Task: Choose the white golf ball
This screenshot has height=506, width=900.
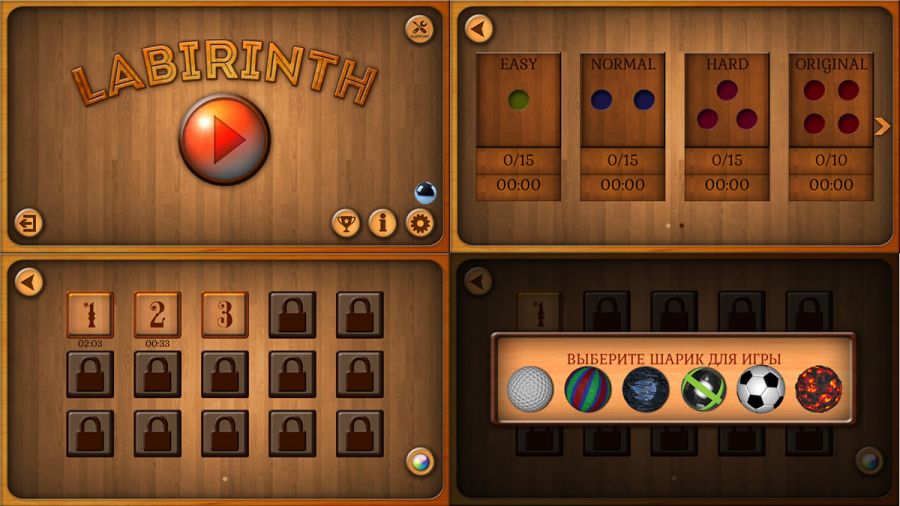Action: pyautogui.click(x=530, y=389)
